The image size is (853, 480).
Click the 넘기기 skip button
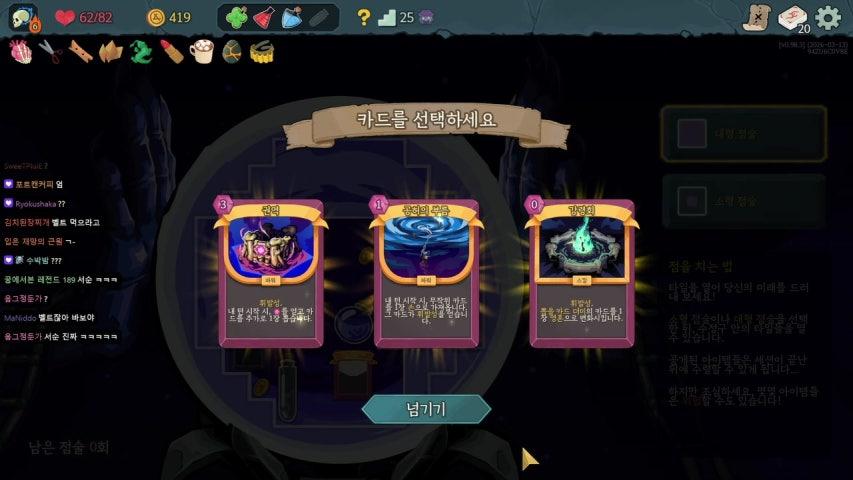pos(426,408)
